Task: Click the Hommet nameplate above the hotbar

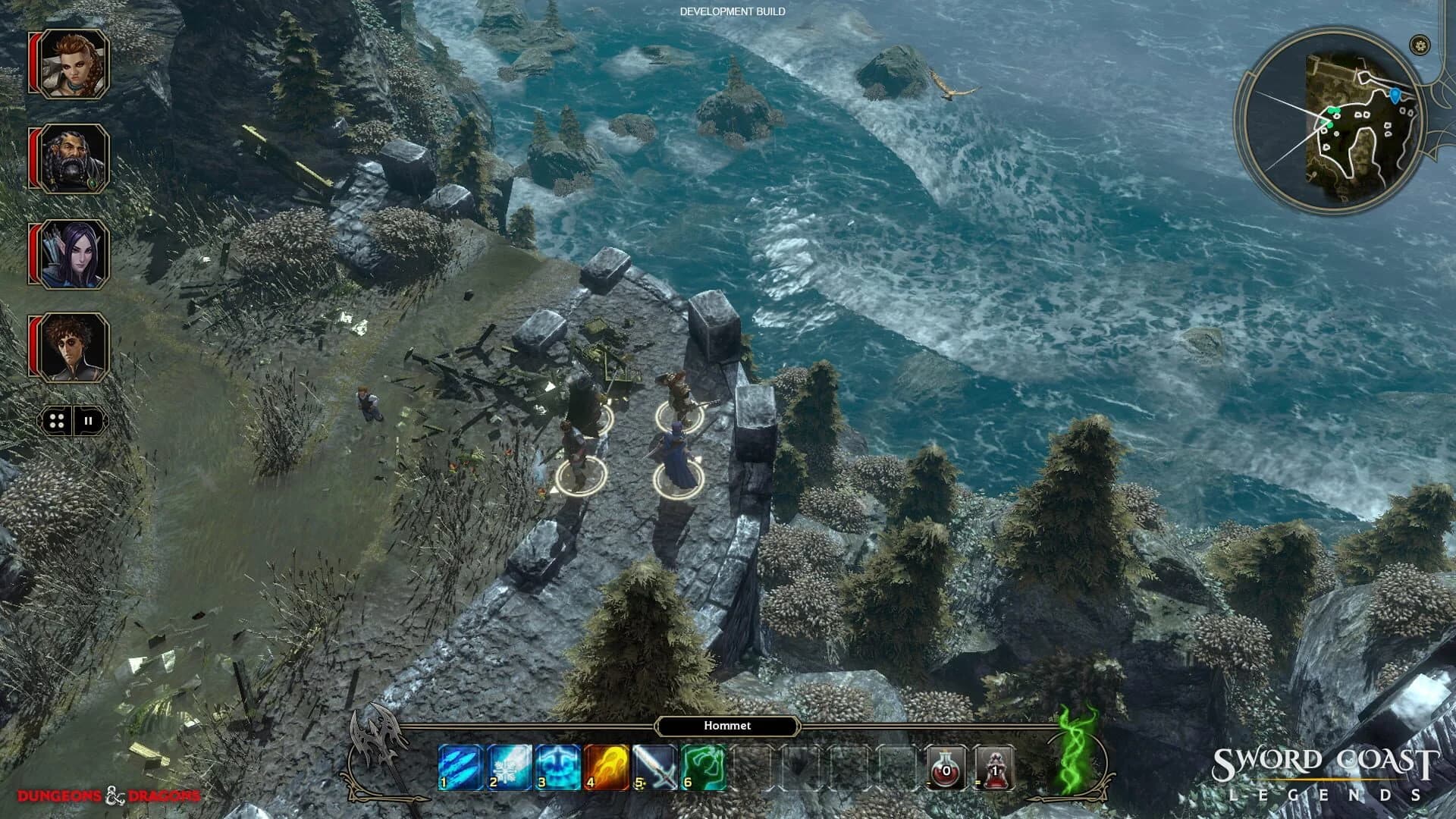Action: pos(726,726)
